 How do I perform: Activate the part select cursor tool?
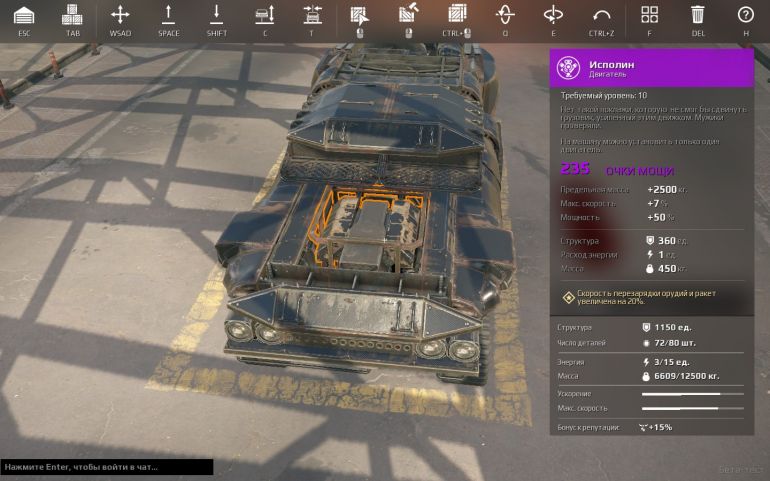pos(359,15)
